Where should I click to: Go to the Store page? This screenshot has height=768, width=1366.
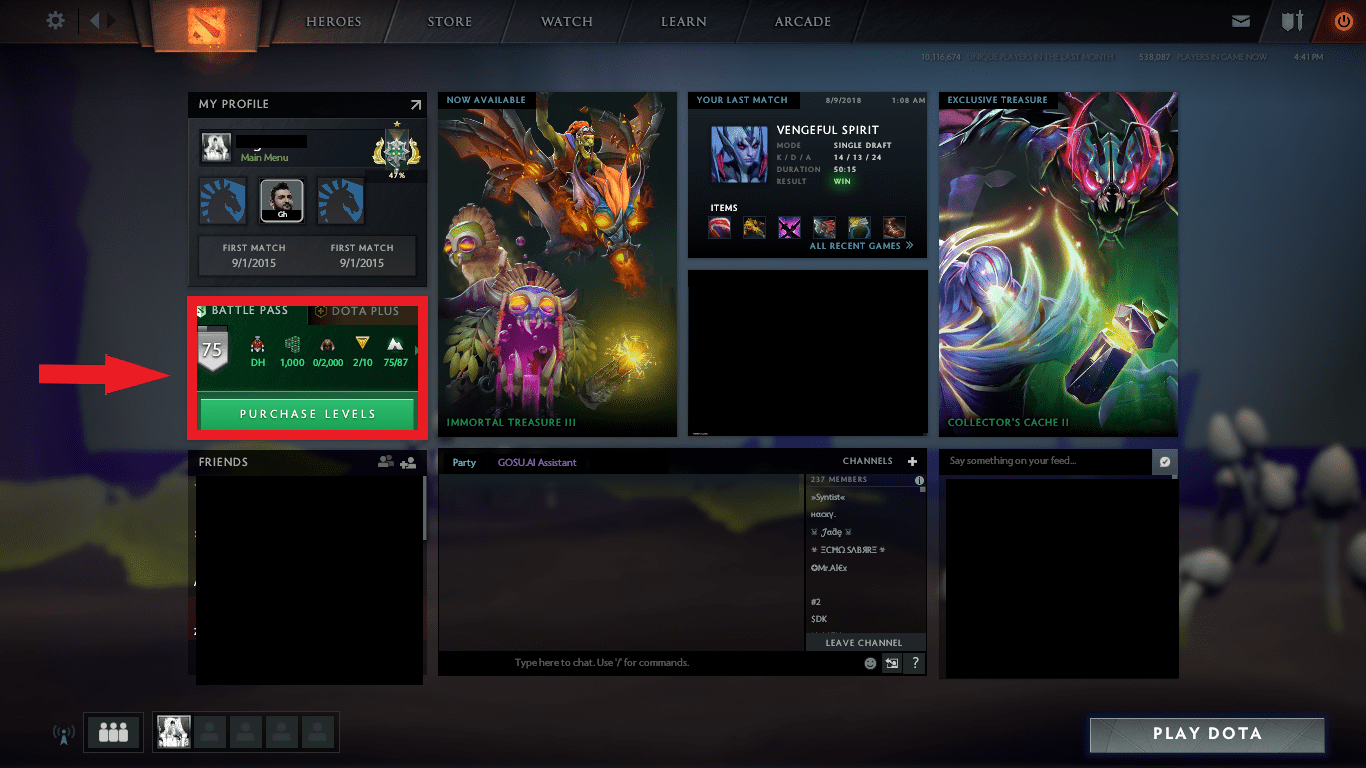[x=450, y=22]
